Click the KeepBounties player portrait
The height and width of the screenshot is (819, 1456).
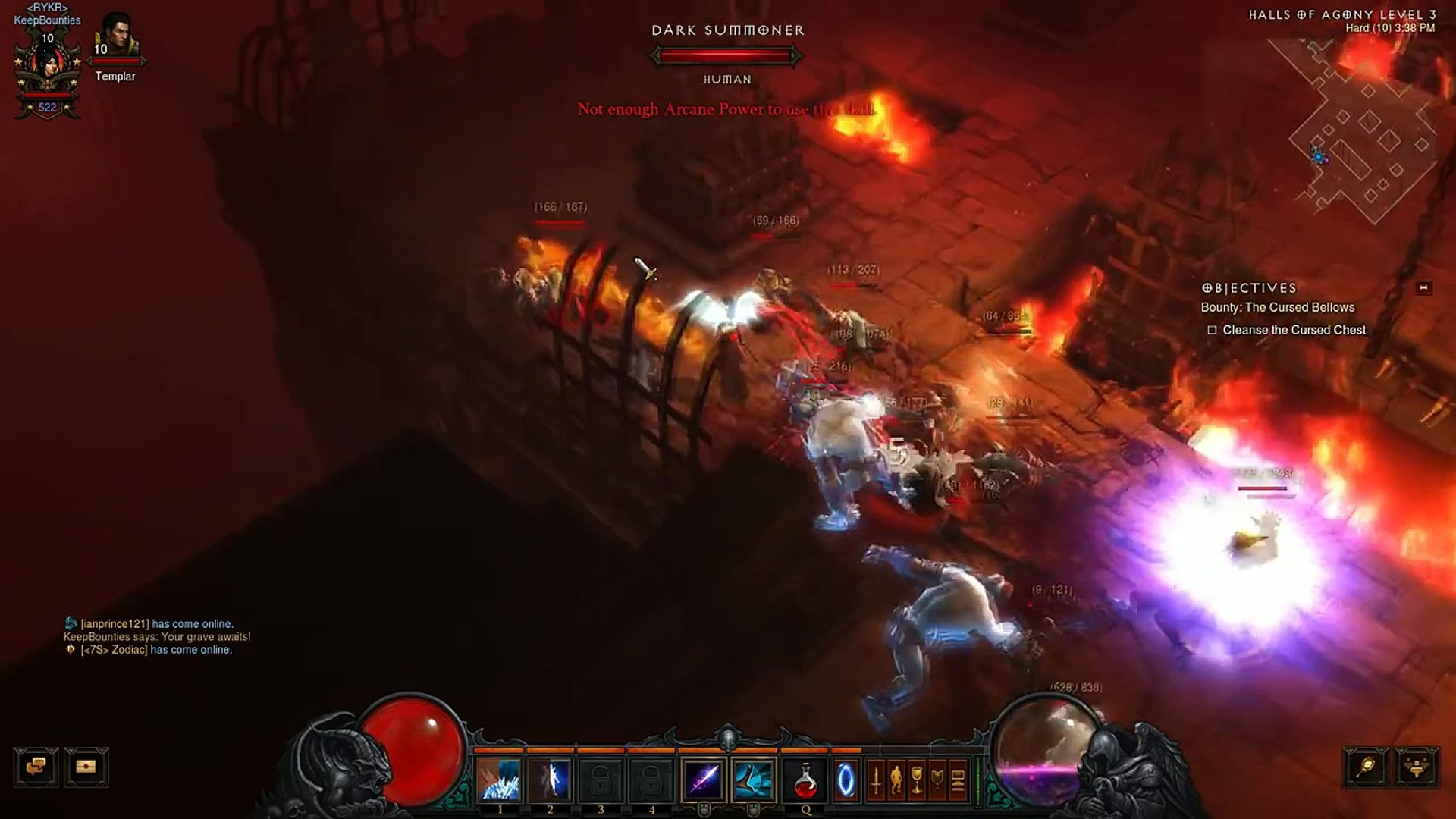48,67
